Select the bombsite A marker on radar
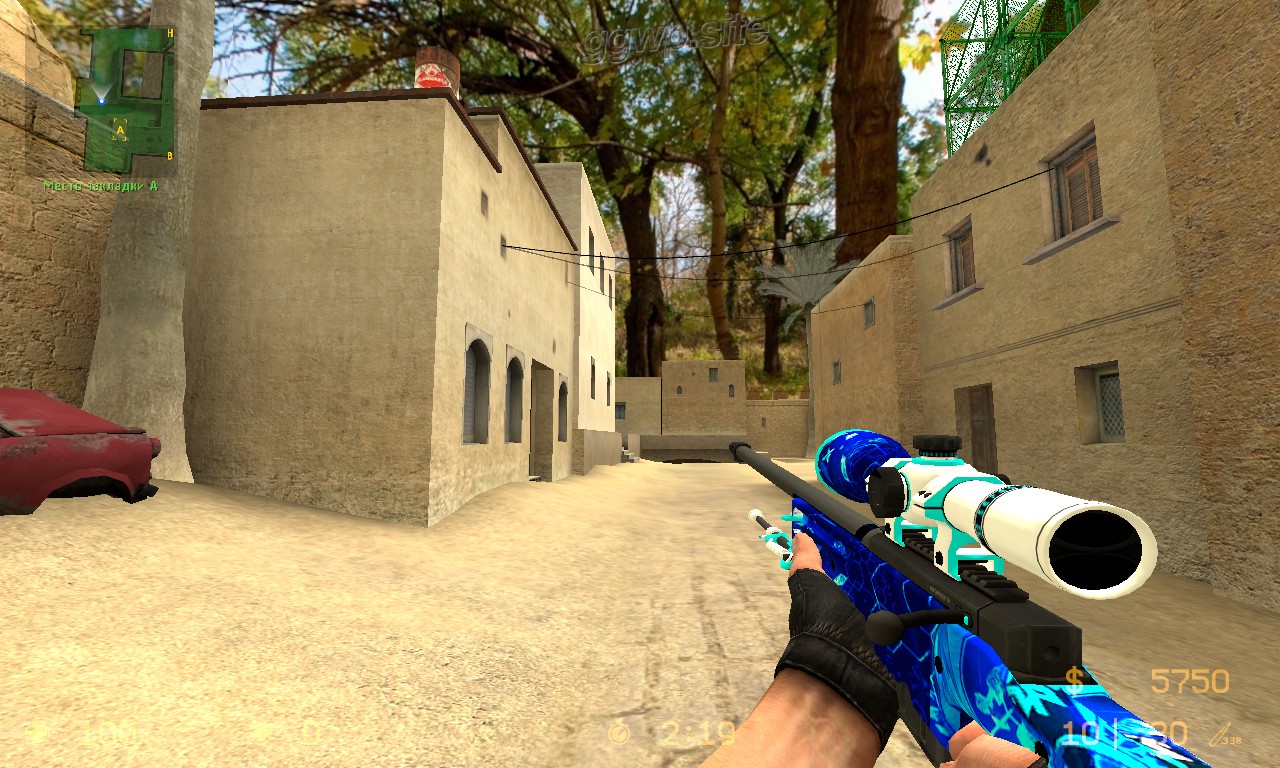 (x=120, y=129)
